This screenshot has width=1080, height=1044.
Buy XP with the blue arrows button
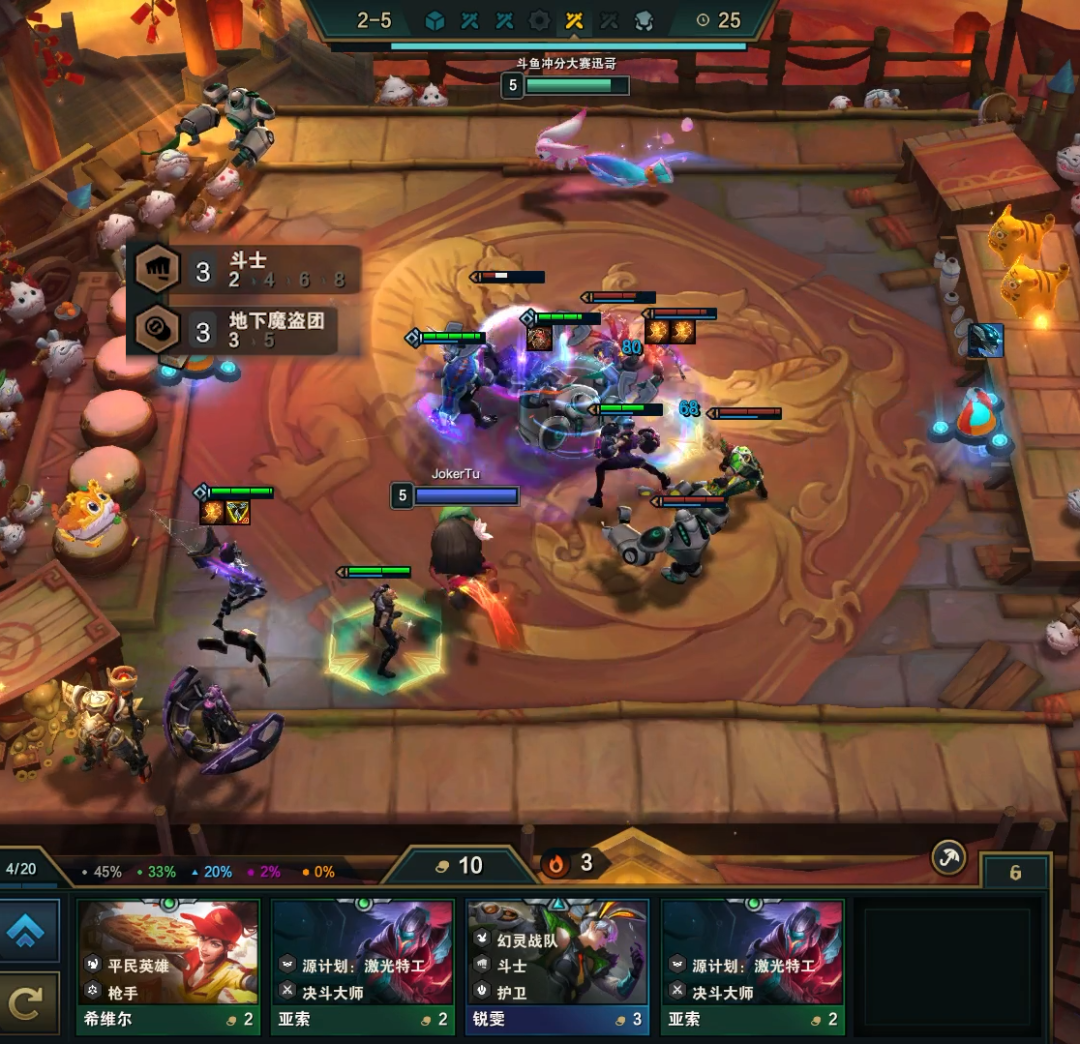[29, 932]
